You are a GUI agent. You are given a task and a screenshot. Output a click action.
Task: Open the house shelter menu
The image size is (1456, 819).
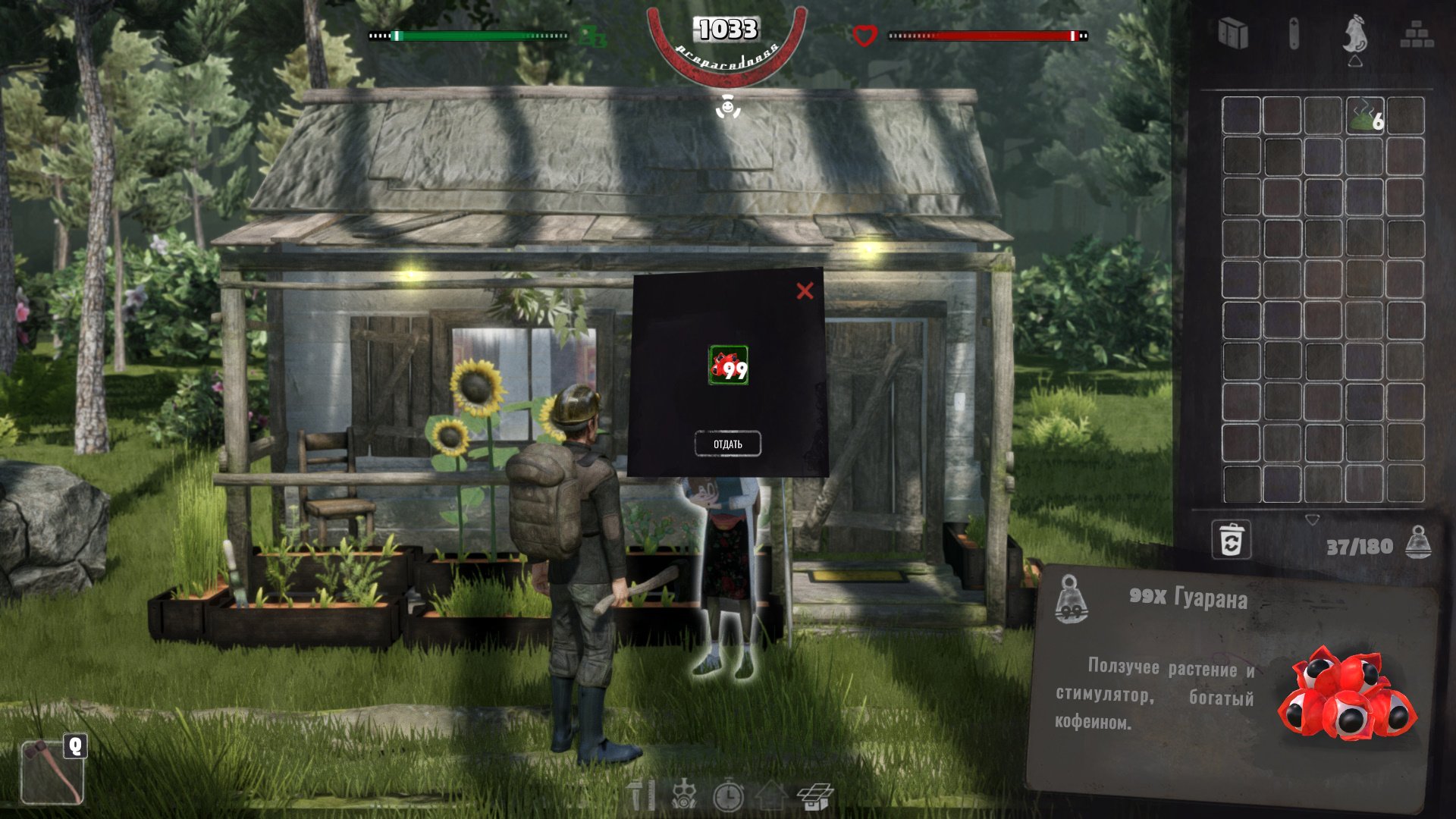770,795
